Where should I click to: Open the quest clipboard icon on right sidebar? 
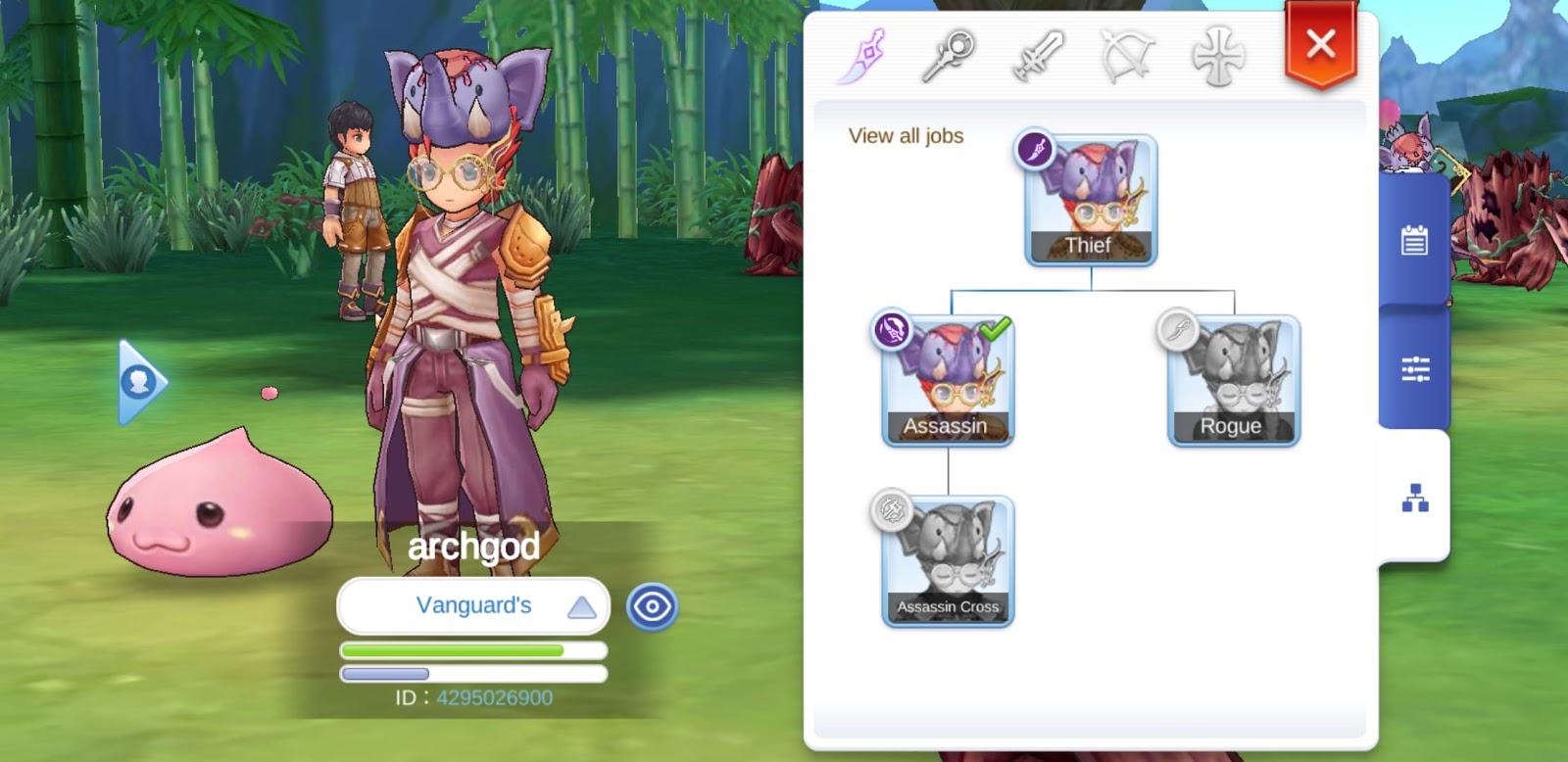coord(1414,238)
